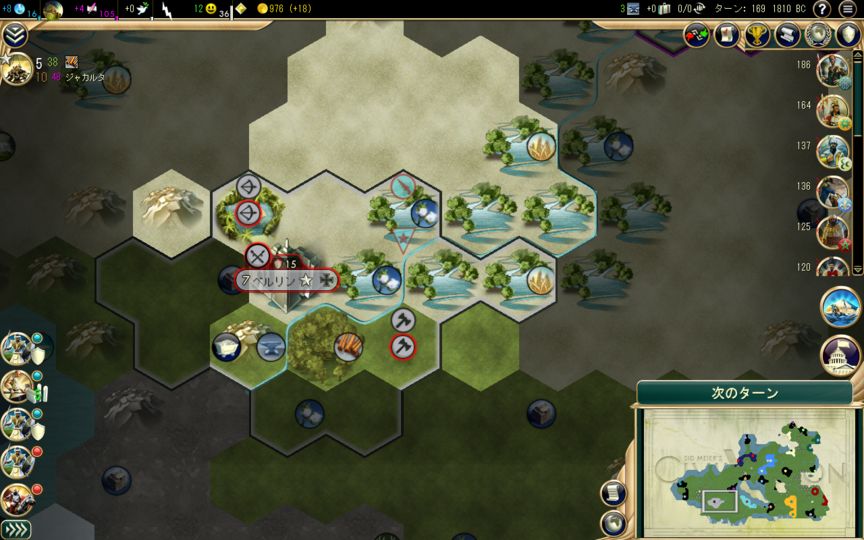This screenshot has height=540, width=864.
Task: Open the social policies capitol dome notification
Action: (x=840, y=353)
